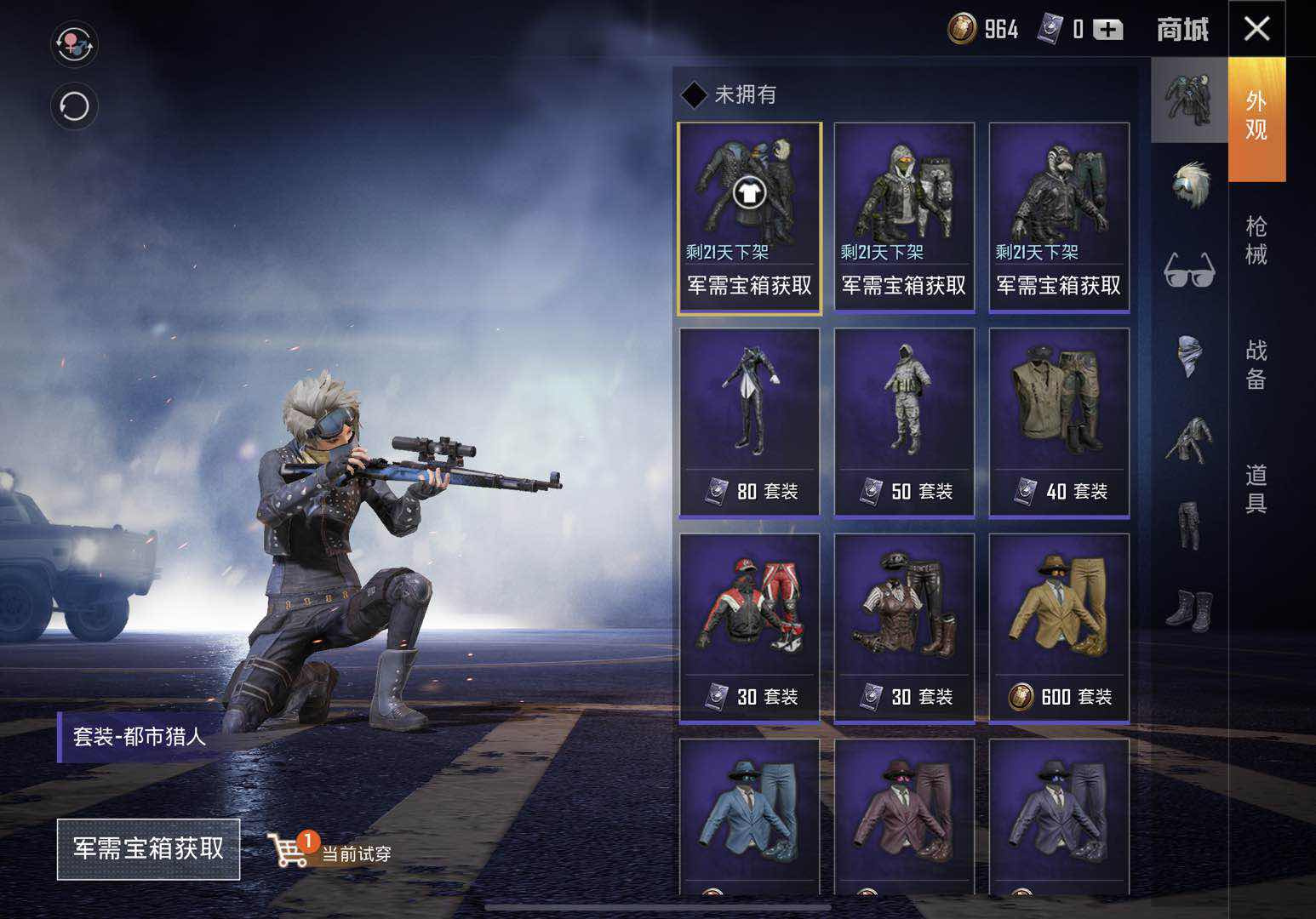Pick the red and white motorcycle racing suit
The width and height of the screenshot is (1316, 919).
click(x=749, y=628)
